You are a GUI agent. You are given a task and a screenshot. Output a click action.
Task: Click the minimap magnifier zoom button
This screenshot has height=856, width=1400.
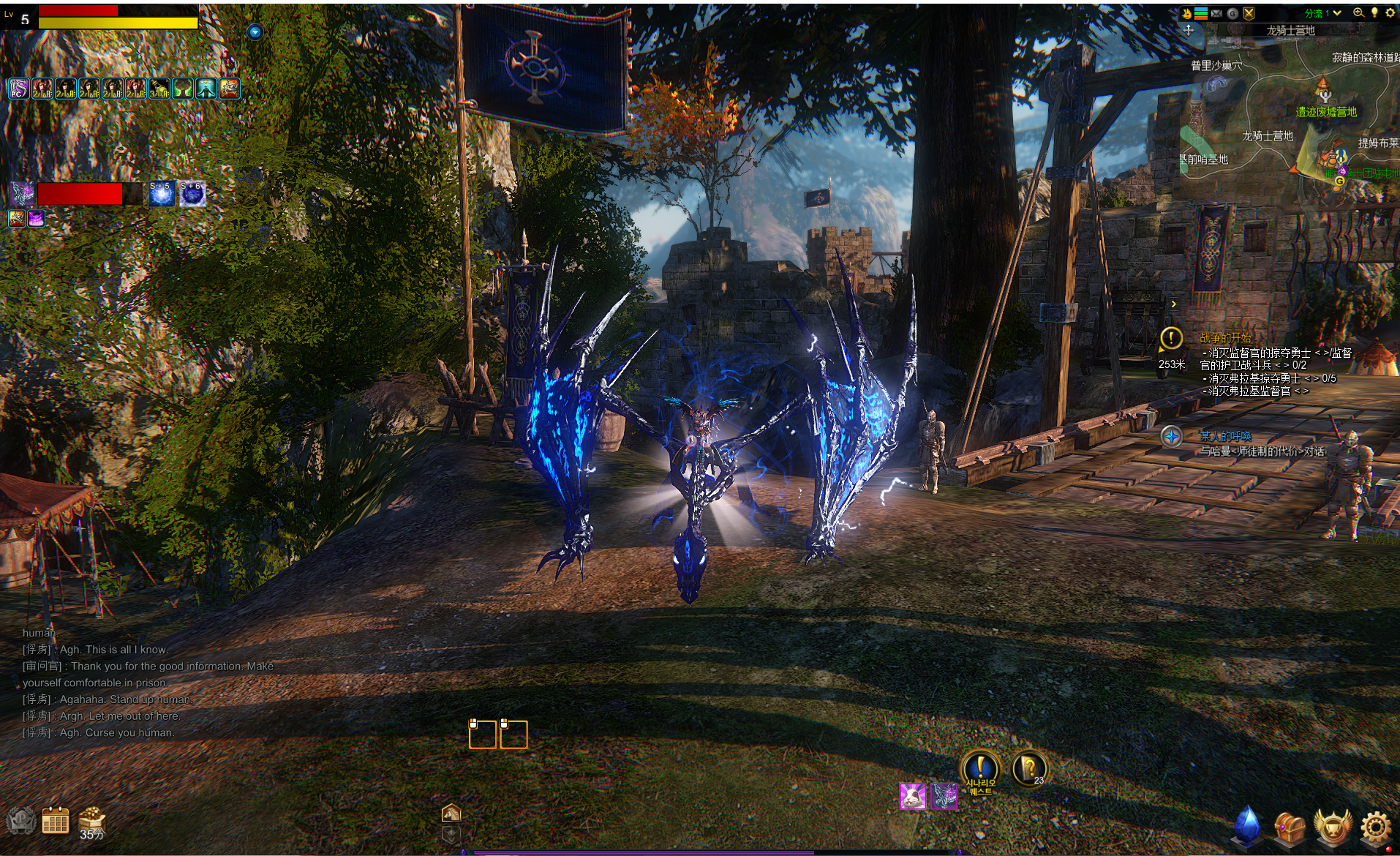coord(1358,12)
